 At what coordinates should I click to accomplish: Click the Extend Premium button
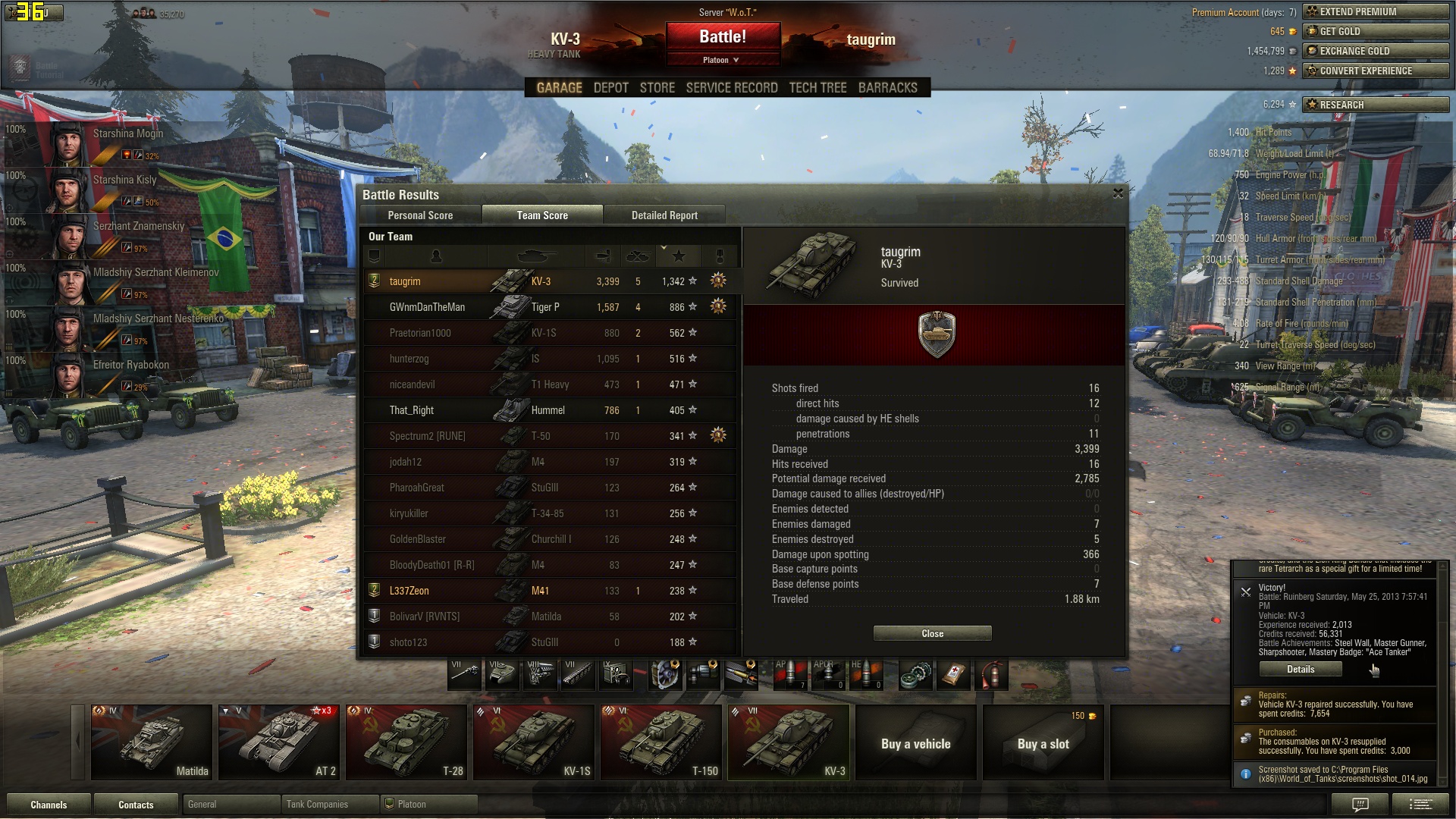[1375, 11]
